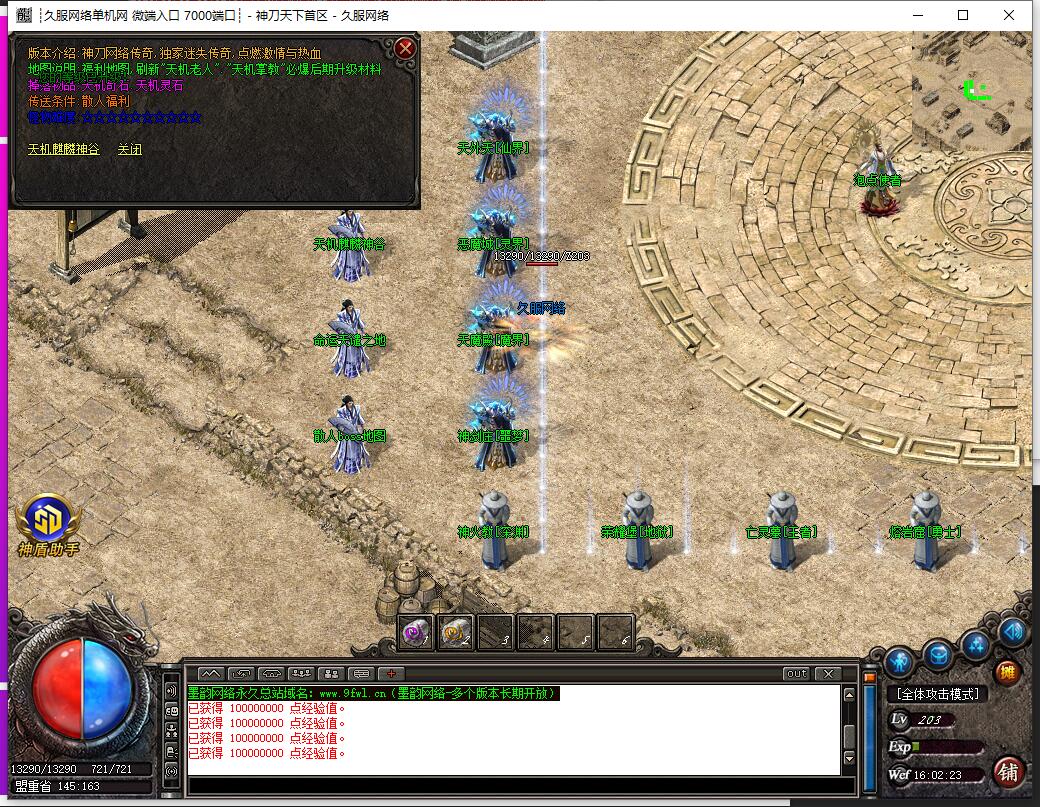Close the chat panel with its X button
Screen dimensions: 1040x807
point(827,674)
